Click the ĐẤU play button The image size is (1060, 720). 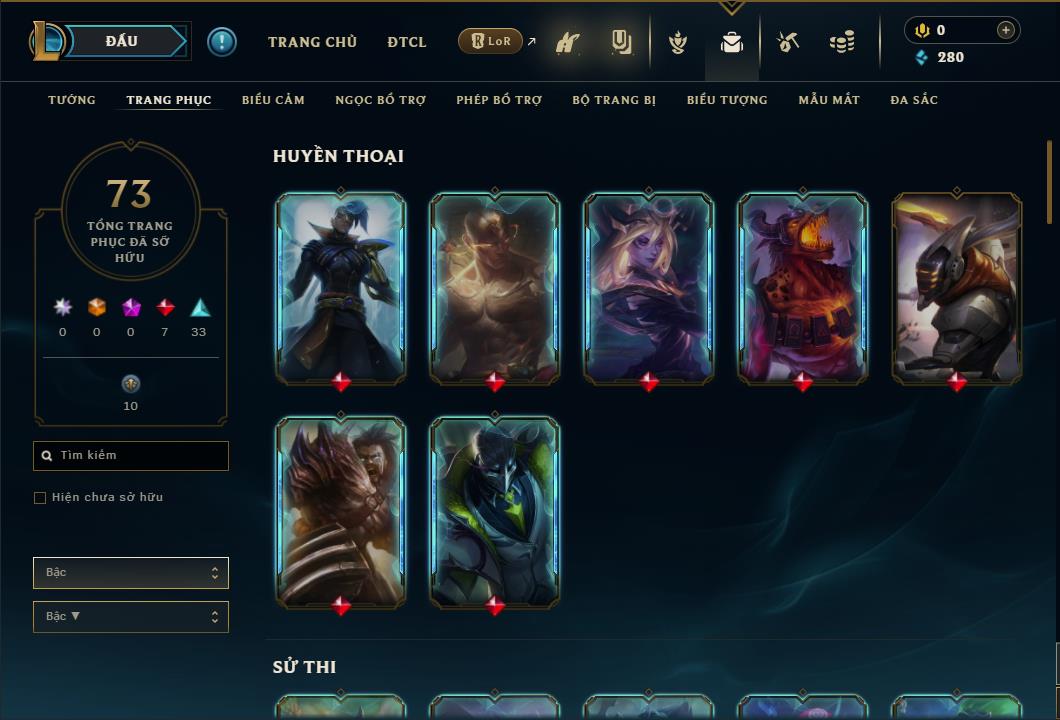[123, 41]
